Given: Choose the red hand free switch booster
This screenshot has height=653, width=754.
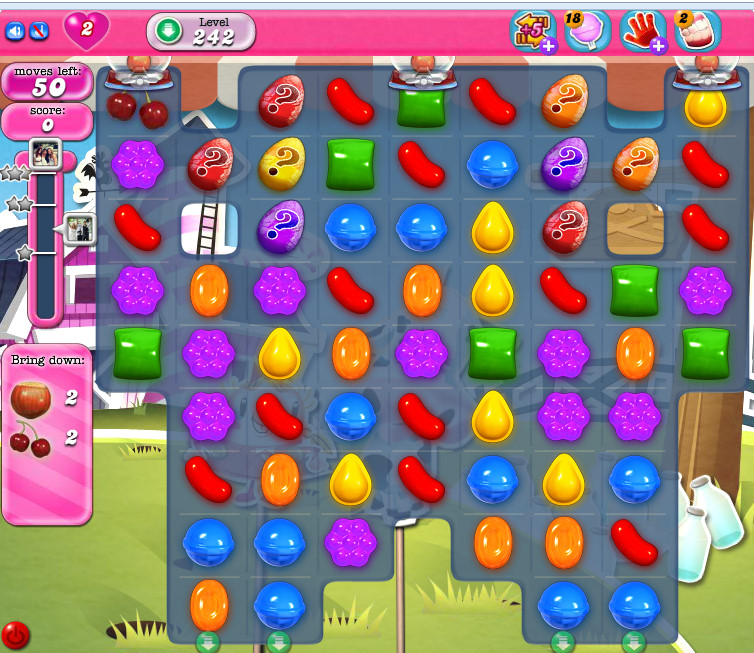Looking at the screenshot, I should click(641, 31).
